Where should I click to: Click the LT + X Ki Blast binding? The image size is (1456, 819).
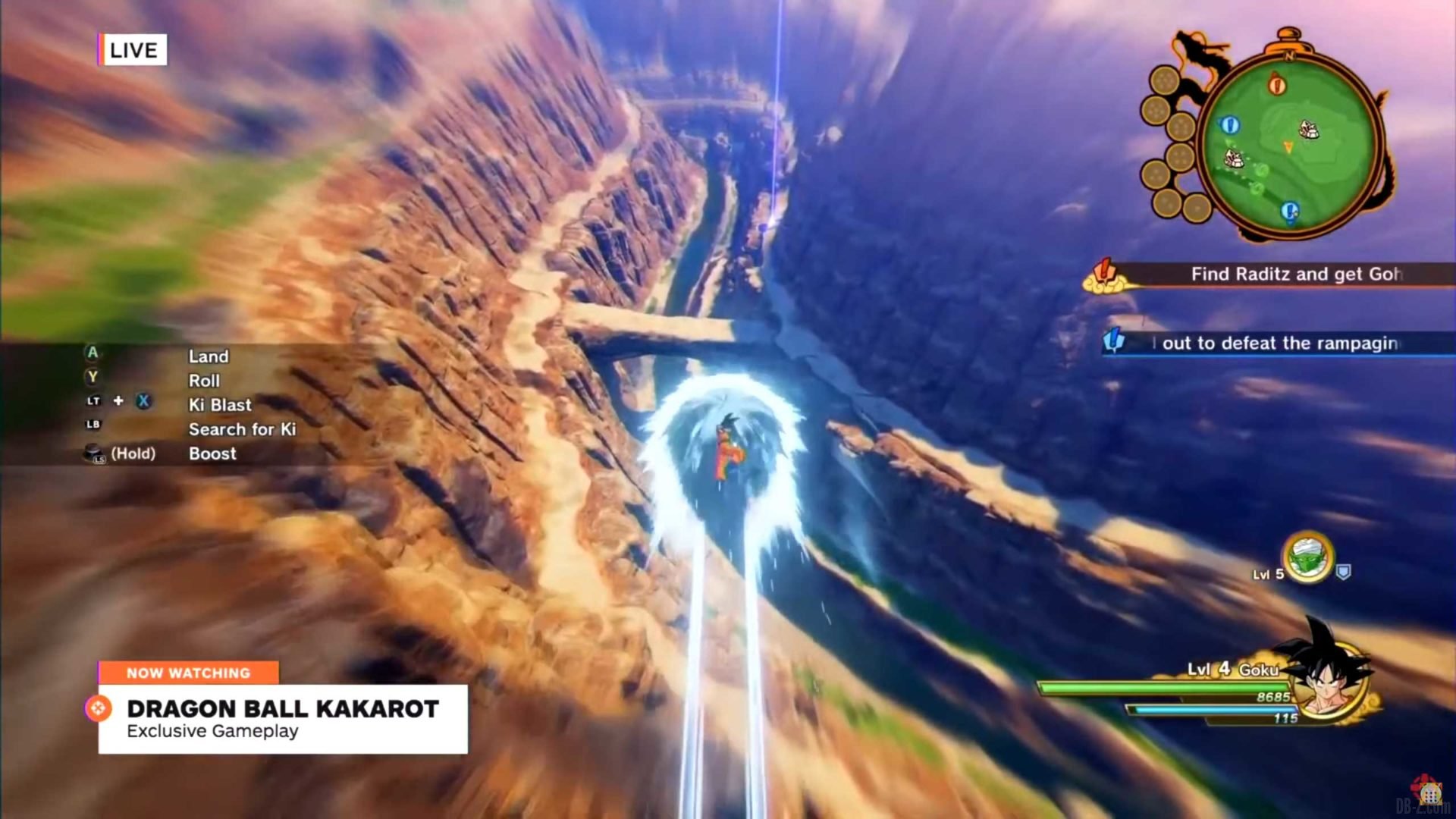pyautogui.click(x=220, y=405)
